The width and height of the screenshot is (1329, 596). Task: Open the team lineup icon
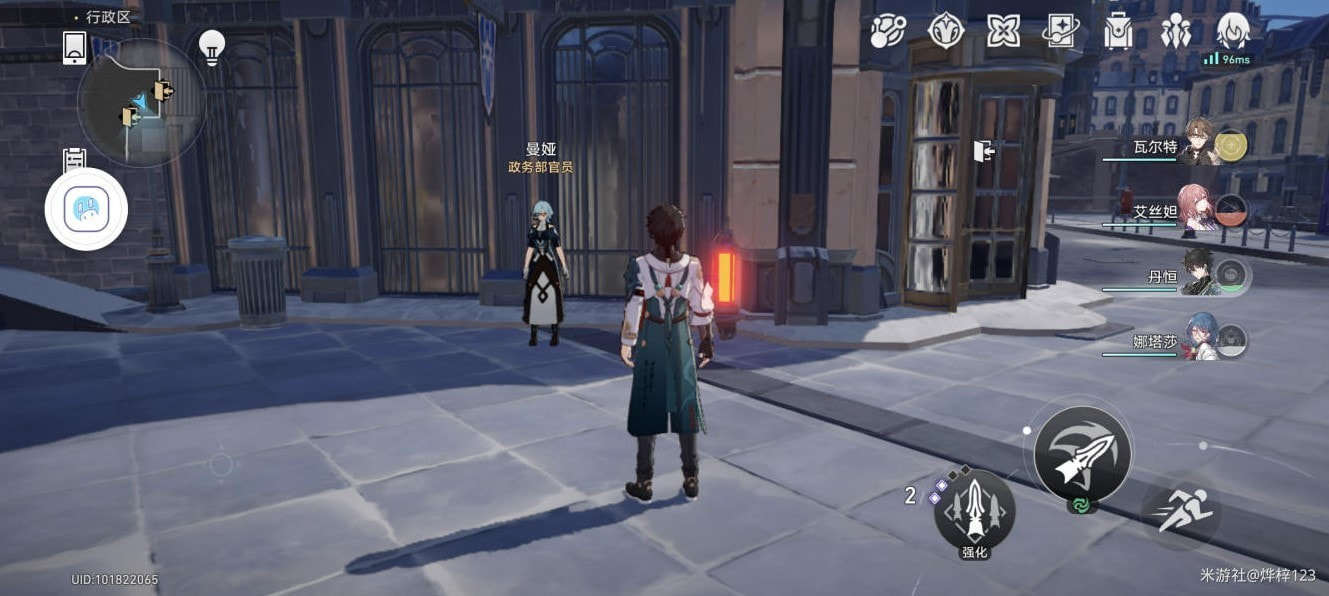click(1175, 31)
